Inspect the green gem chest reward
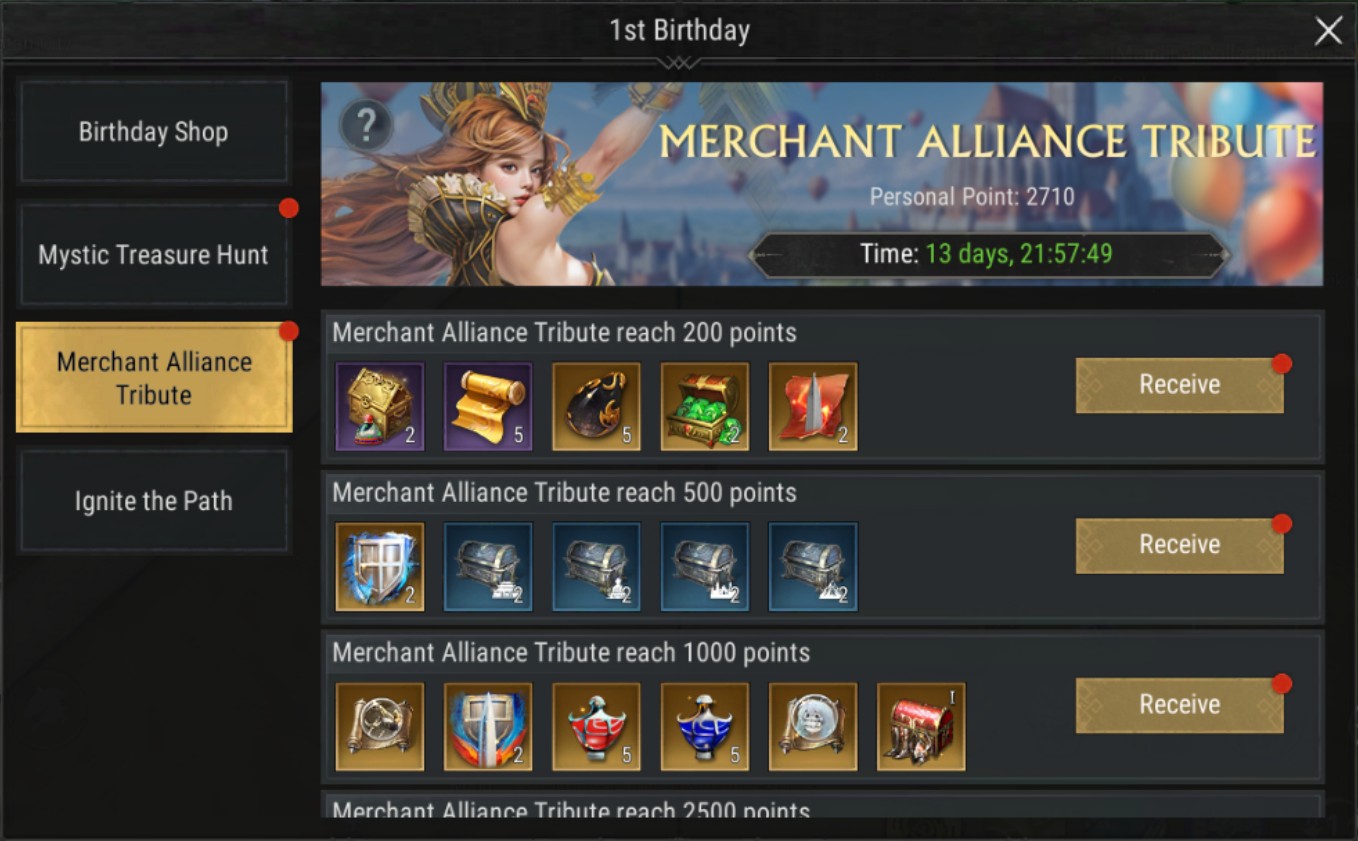Image resolution: width=1358 pixels, height=841 pixels. tap(705, 407)
